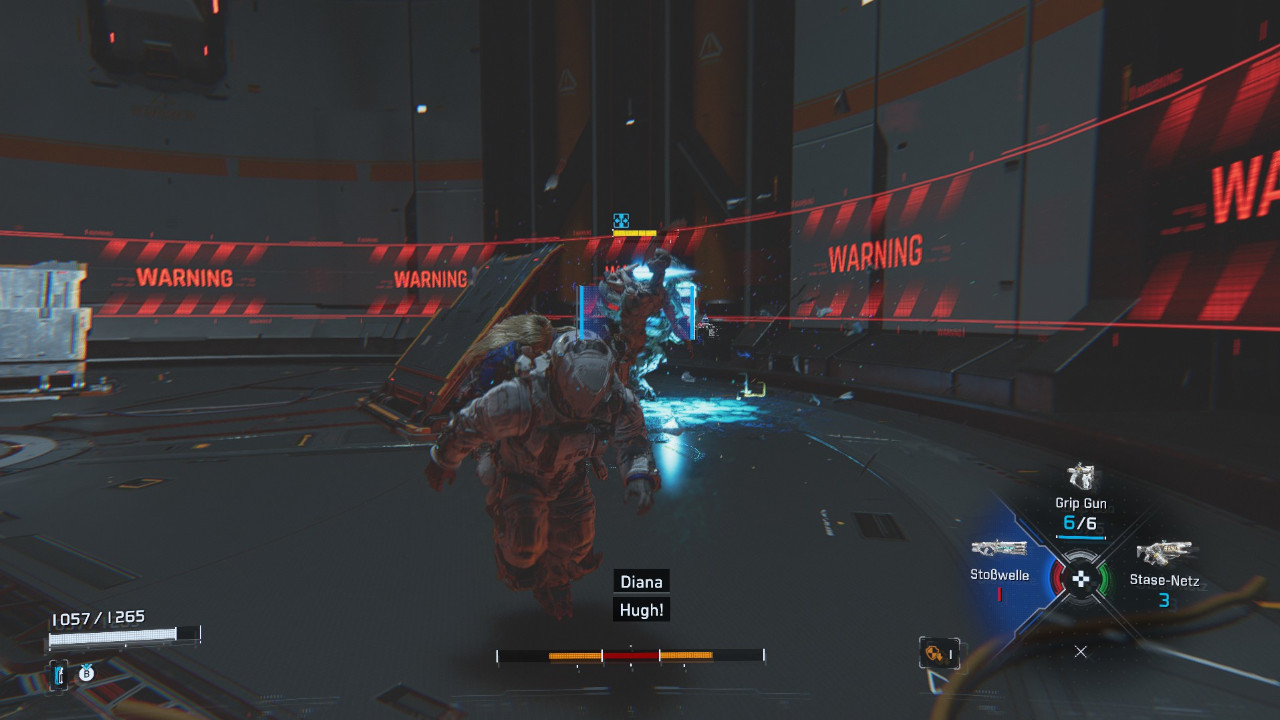Click the orange shield item icon

point(935,653)
